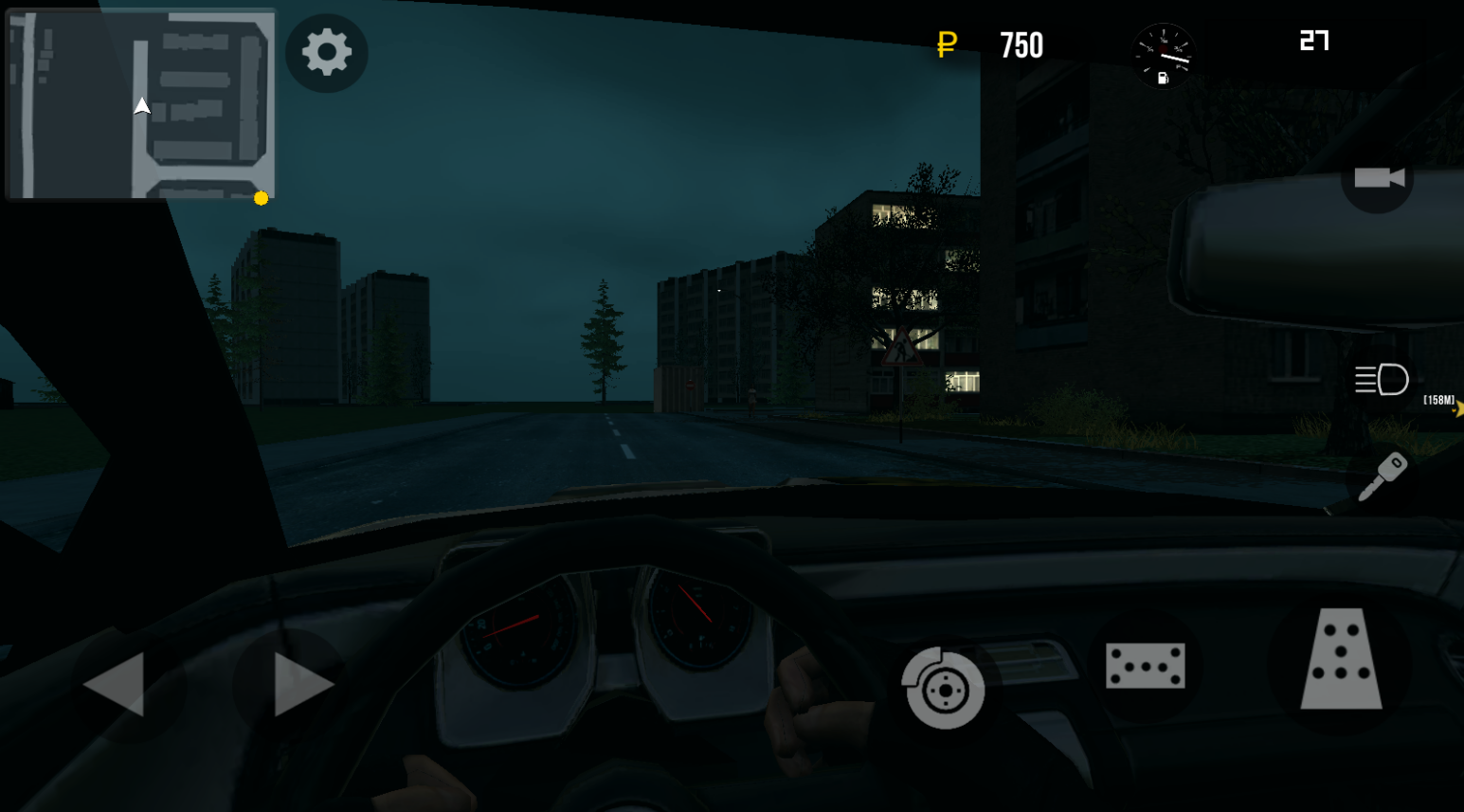
Task: Open the settings gear menu
Action: pyautogui.click(x=326, y=53)
